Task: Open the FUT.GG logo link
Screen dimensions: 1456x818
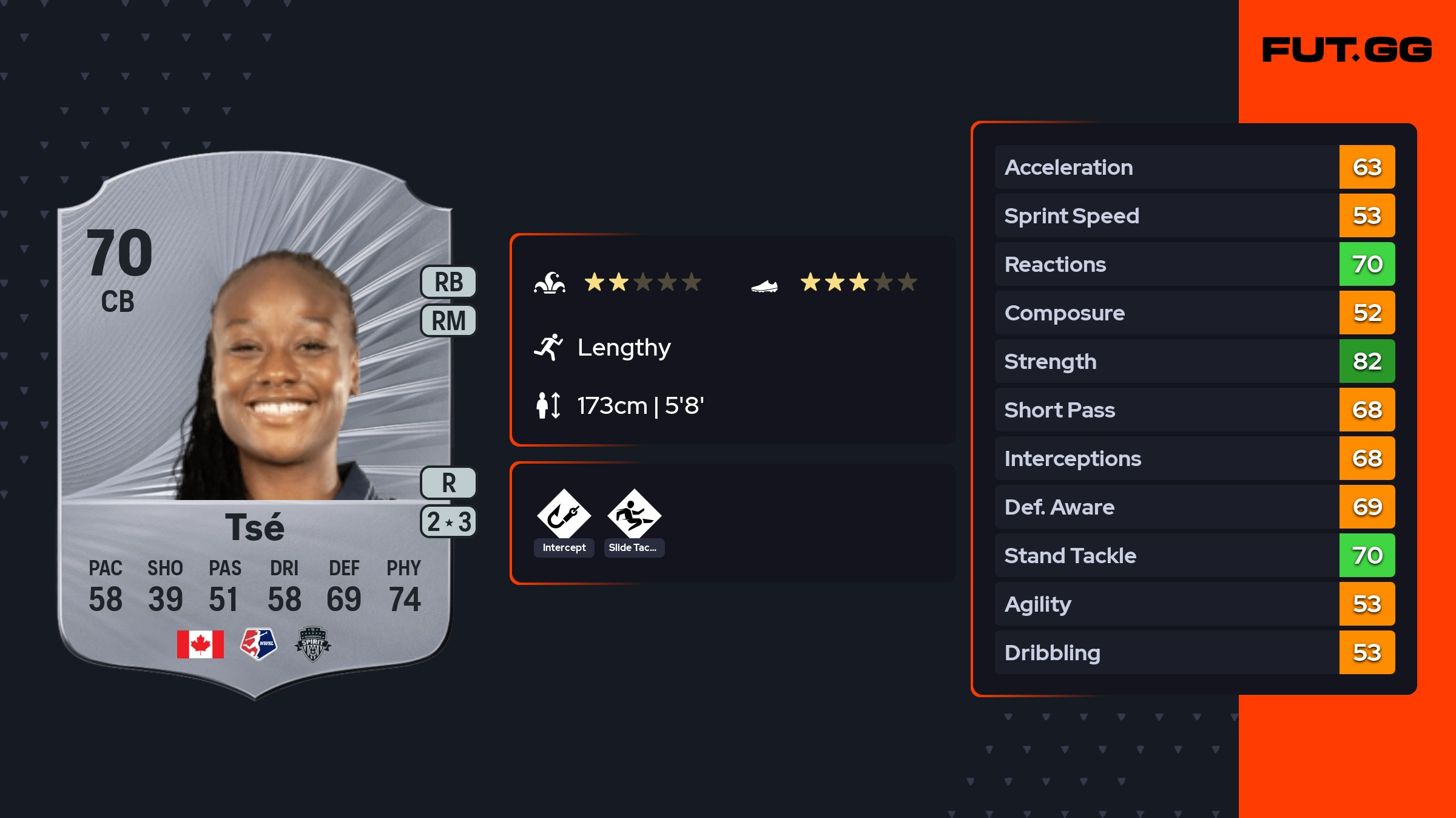Action: click(x=1347, y=50)
